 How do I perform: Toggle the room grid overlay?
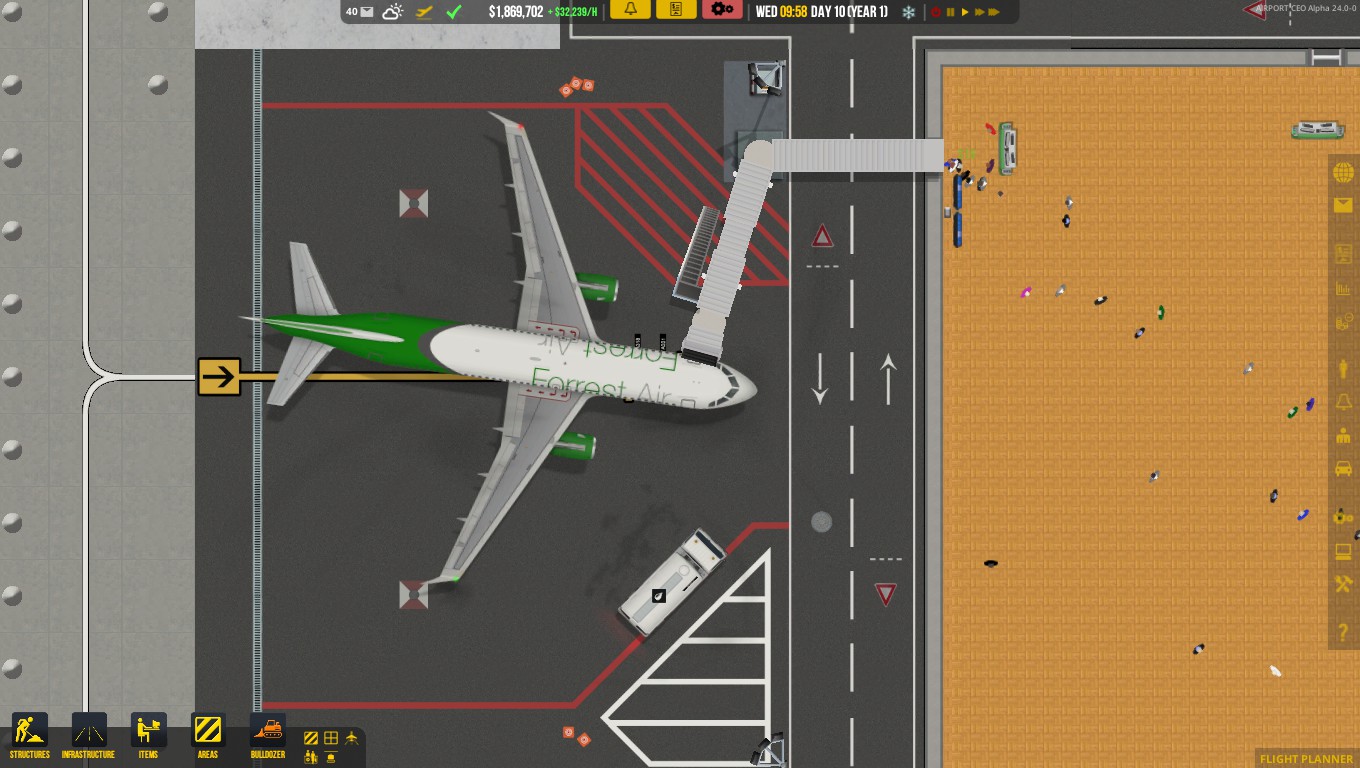coord(331,737)
